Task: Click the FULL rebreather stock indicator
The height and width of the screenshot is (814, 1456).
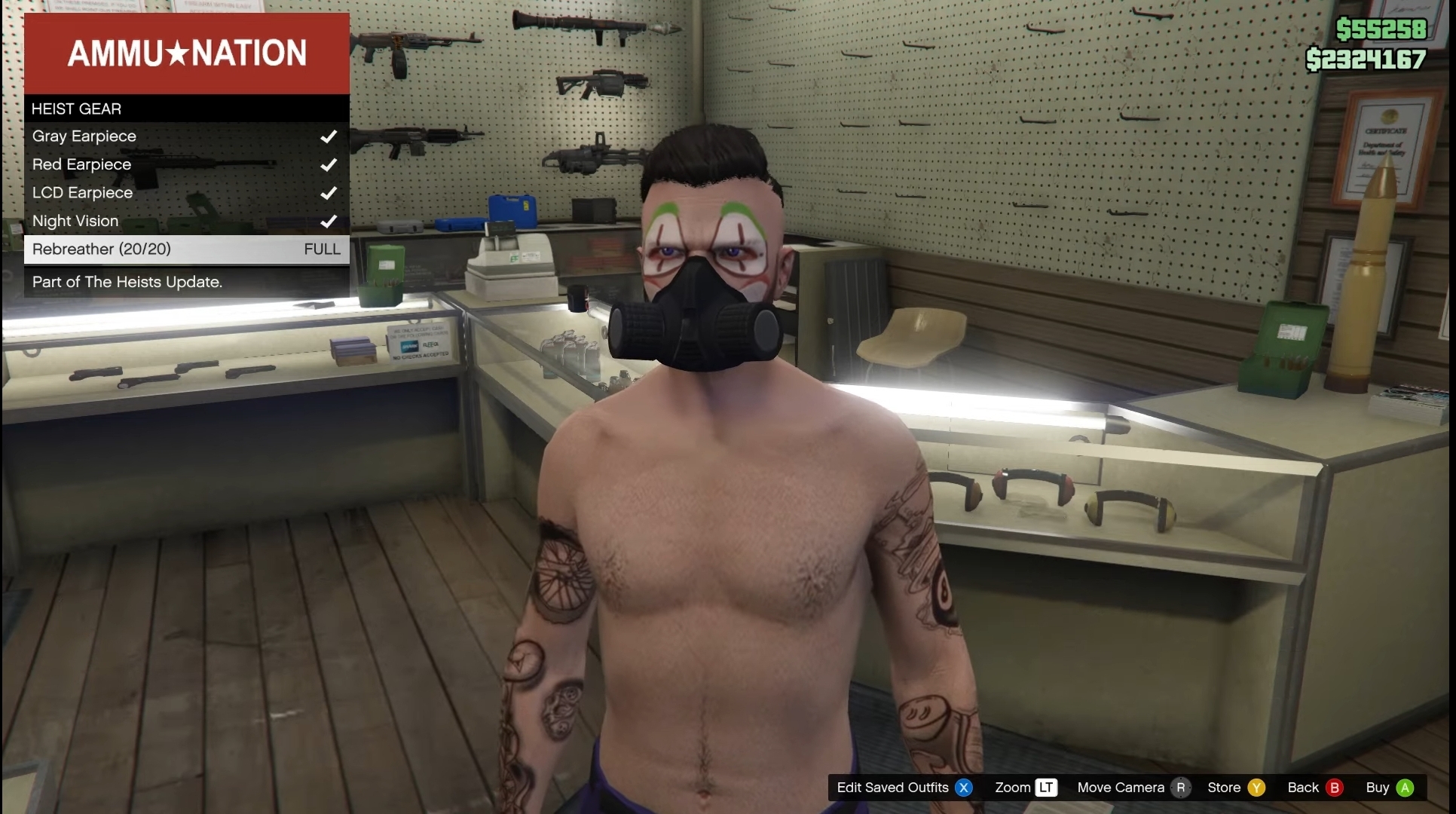Action: tap(322, 249)
